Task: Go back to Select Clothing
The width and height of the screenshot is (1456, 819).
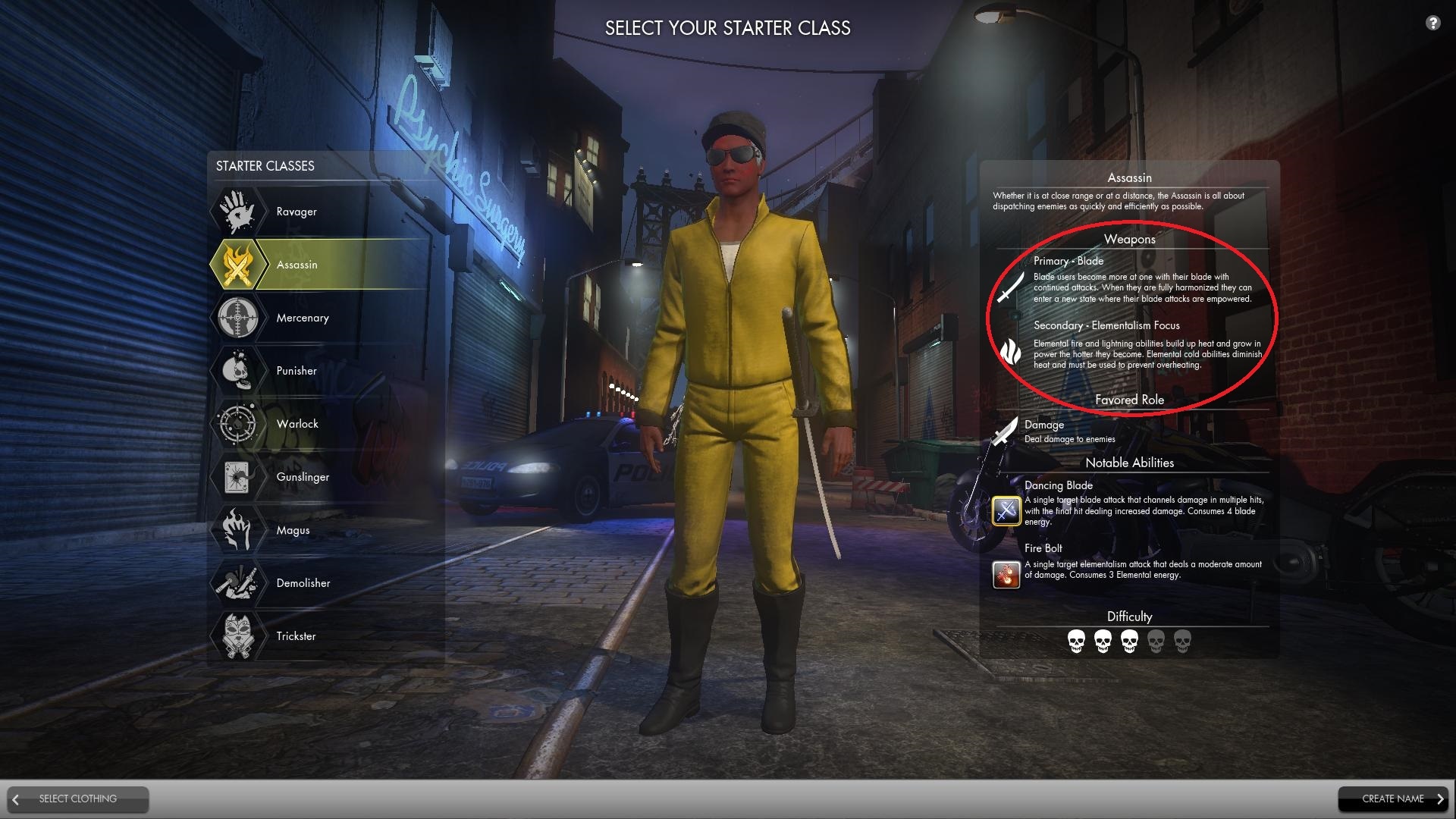Action: click(x=78, y=799)
